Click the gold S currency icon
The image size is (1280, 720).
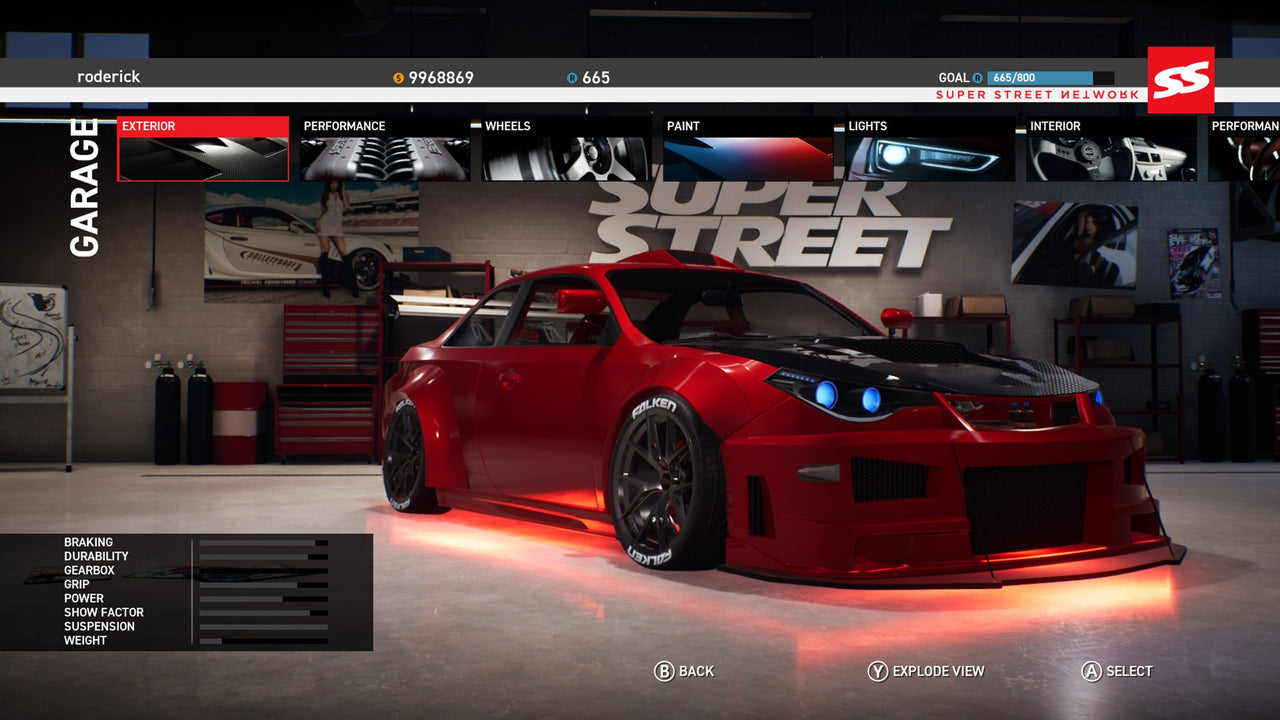click(x=398, y=77)
